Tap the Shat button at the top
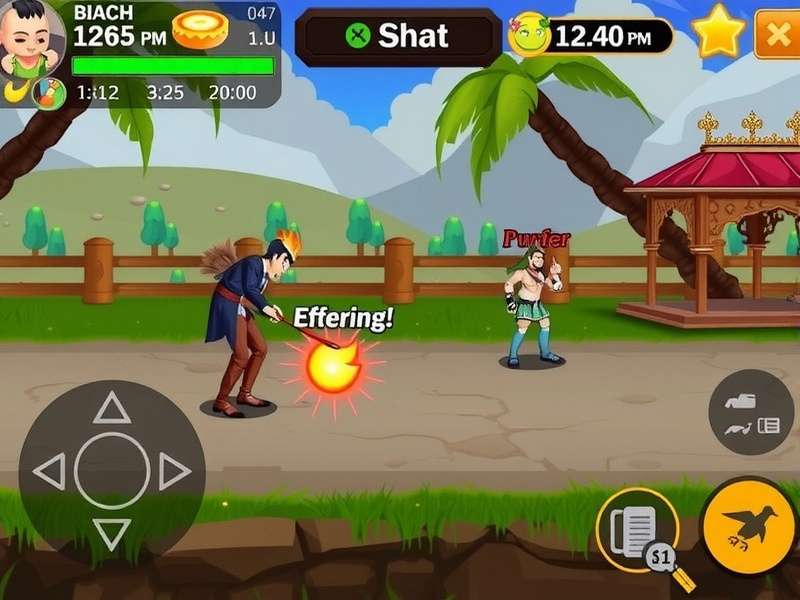This screenshot has height=600, width=800. coord(398,37)
